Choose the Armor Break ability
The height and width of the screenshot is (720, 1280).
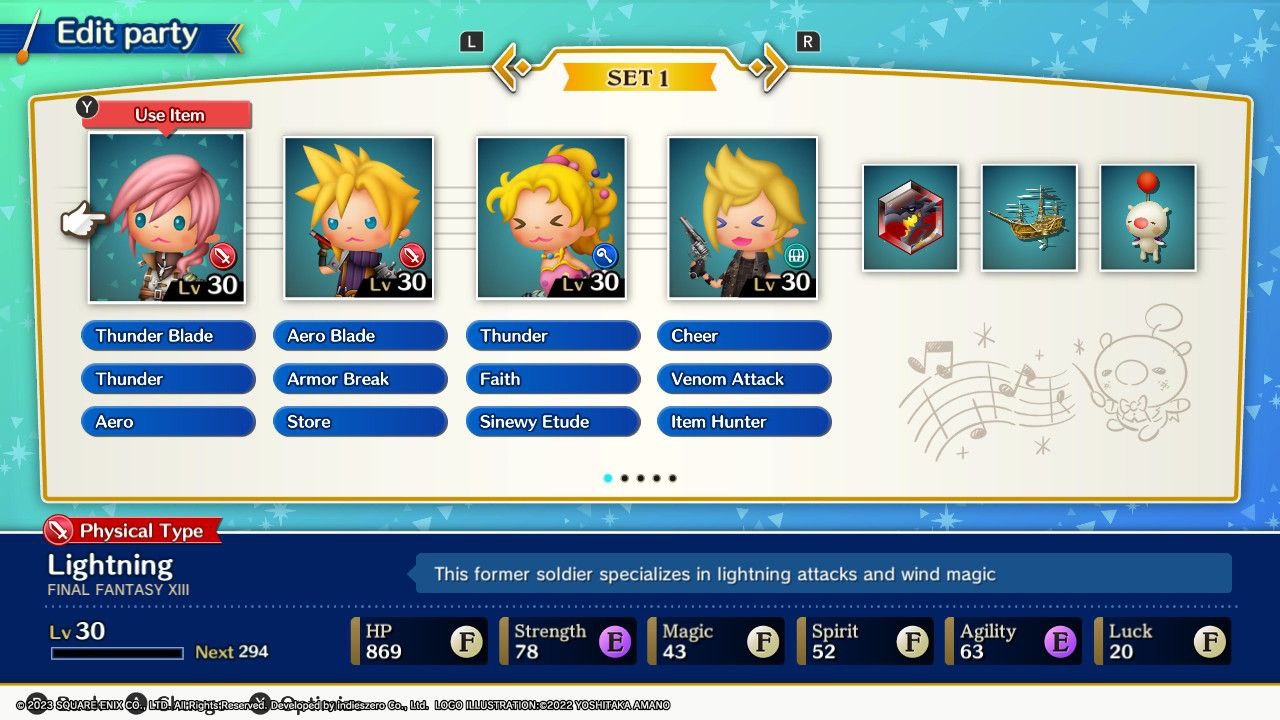coord(360,379)
